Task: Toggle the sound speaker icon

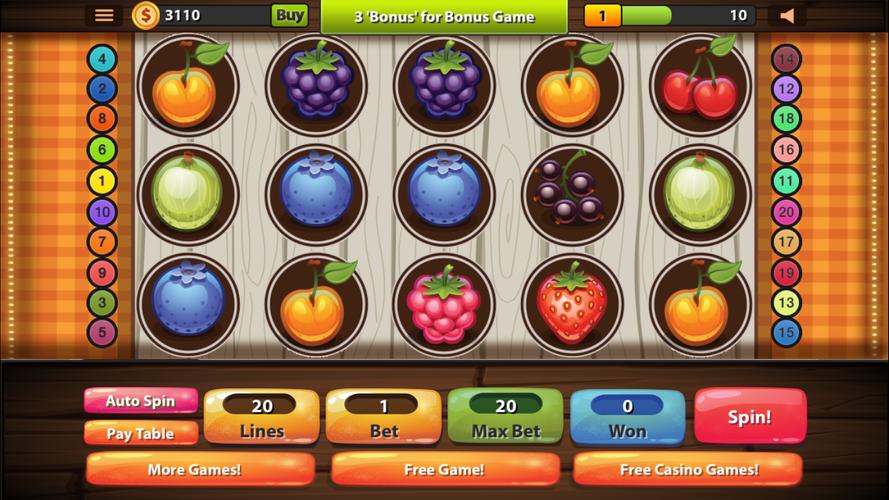Action: click(x=787, y=15)
